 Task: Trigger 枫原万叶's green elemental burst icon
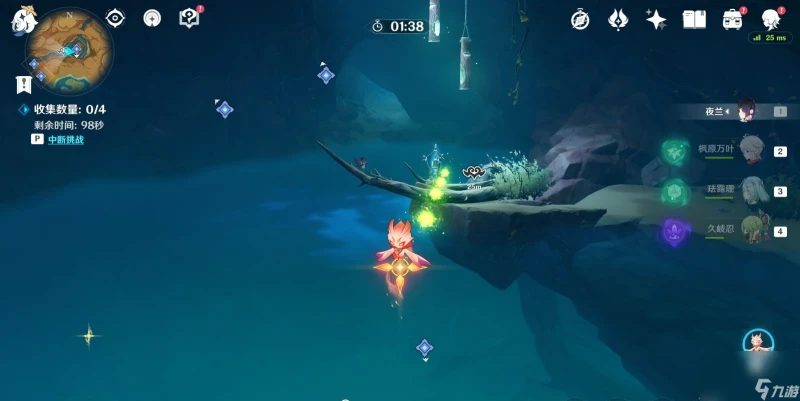(x=673, y=151)
